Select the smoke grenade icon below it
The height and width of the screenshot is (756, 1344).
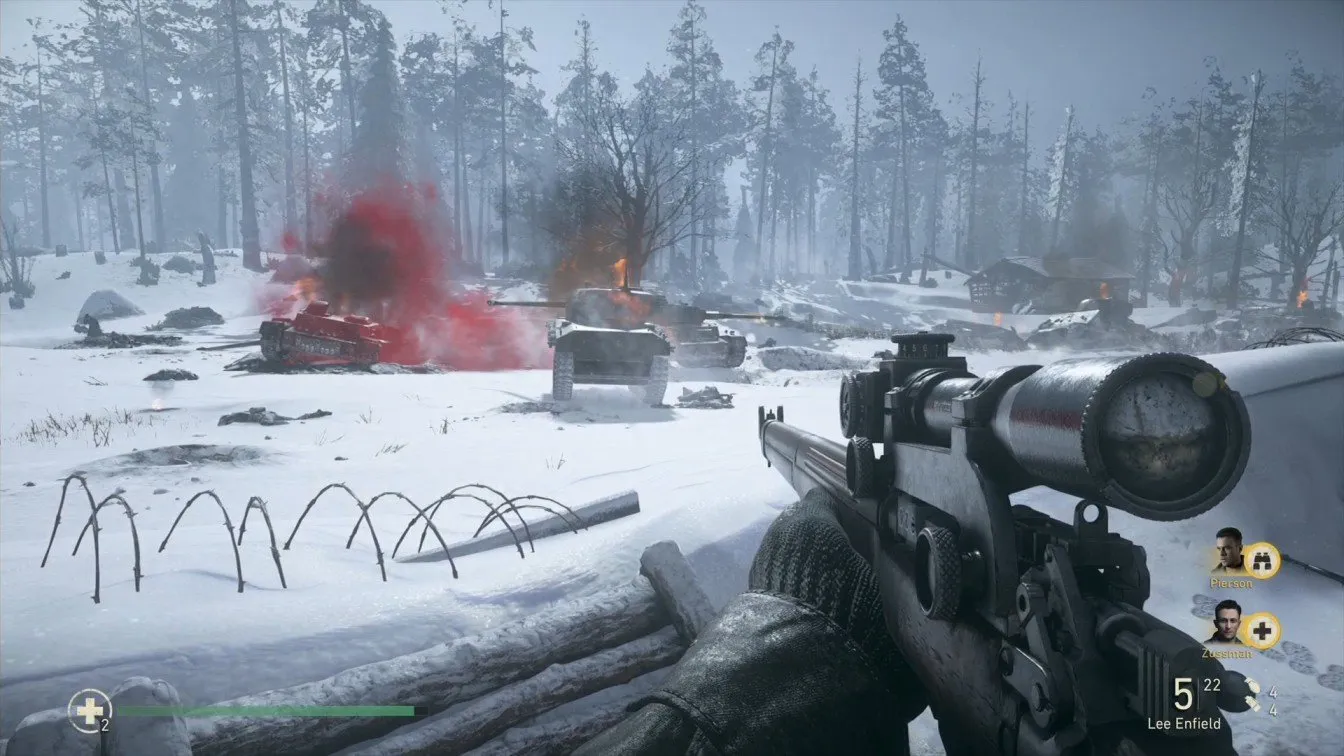(1253, 703)
